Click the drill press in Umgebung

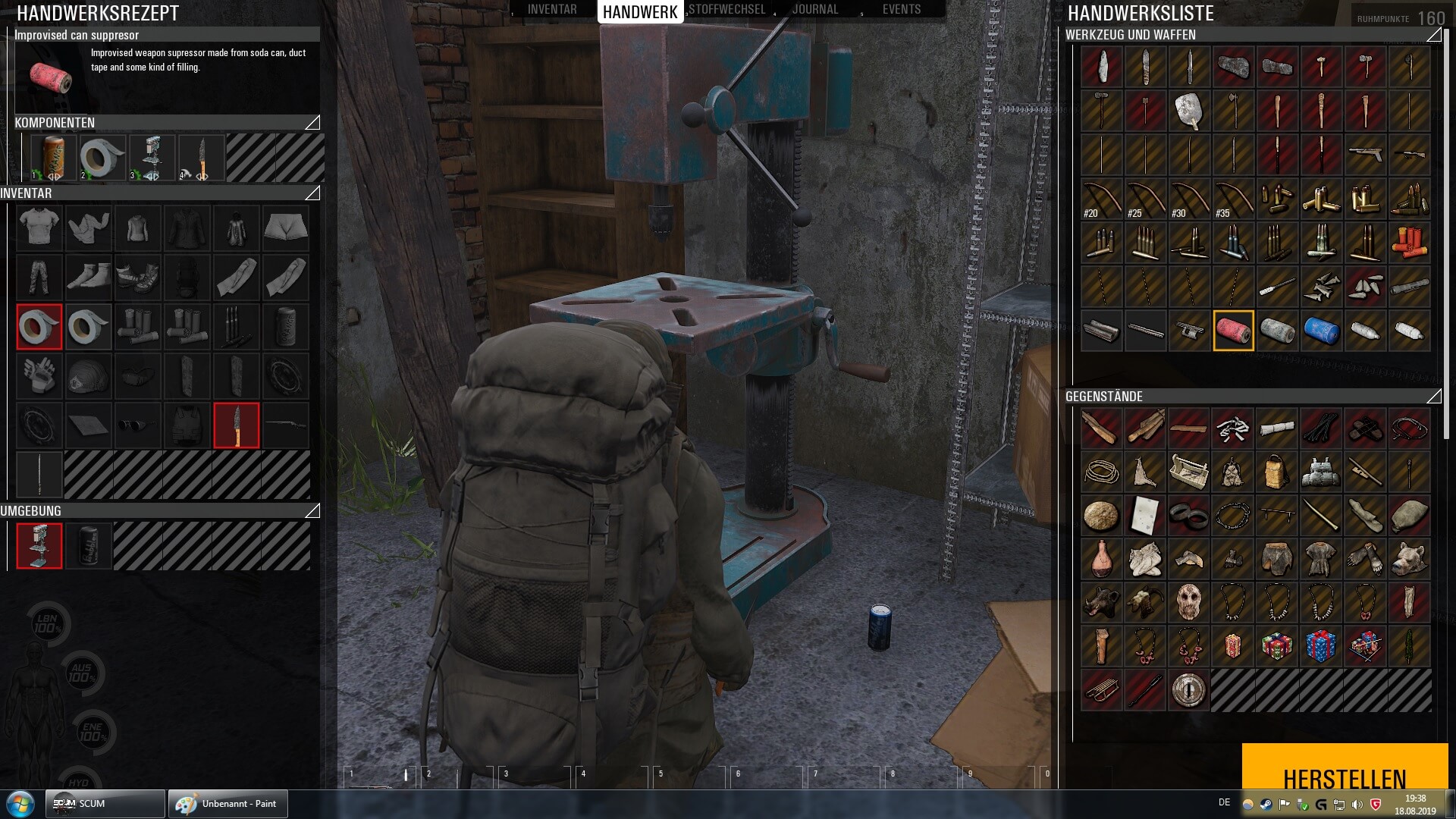[39, 545]
